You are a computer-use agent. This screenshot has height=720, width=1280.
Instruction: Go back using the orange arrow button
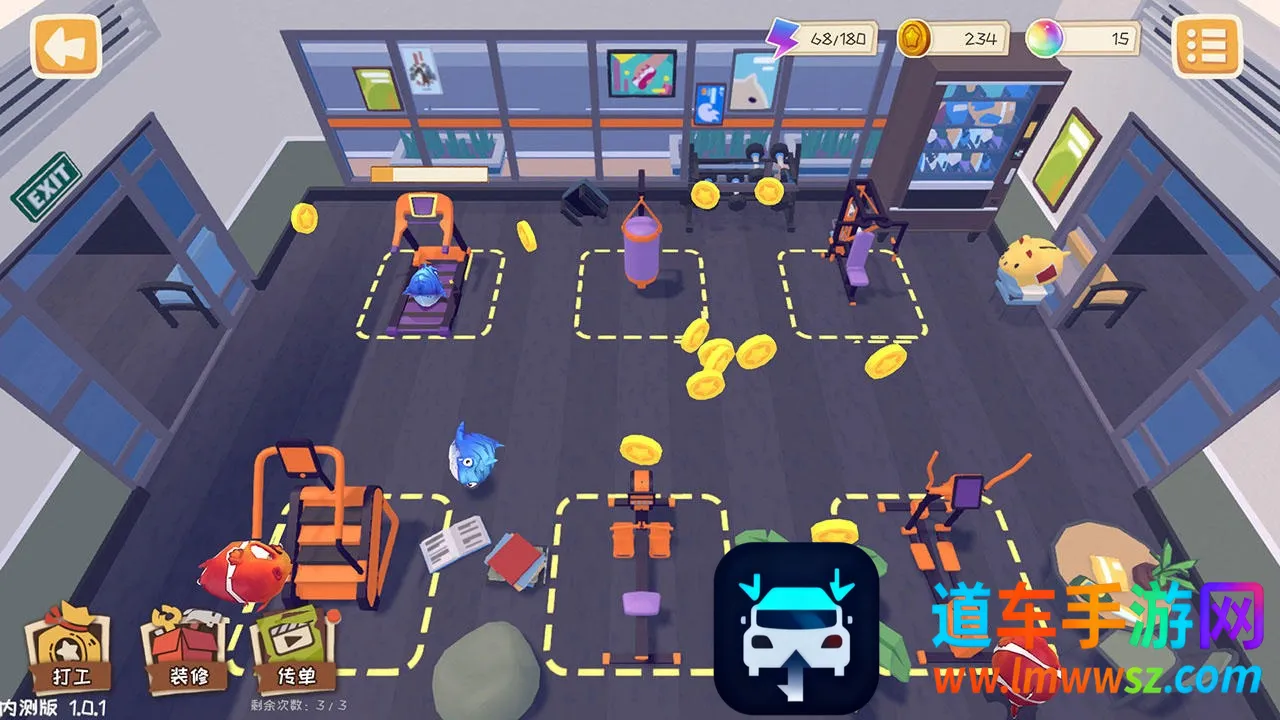[x=66, y=46]
